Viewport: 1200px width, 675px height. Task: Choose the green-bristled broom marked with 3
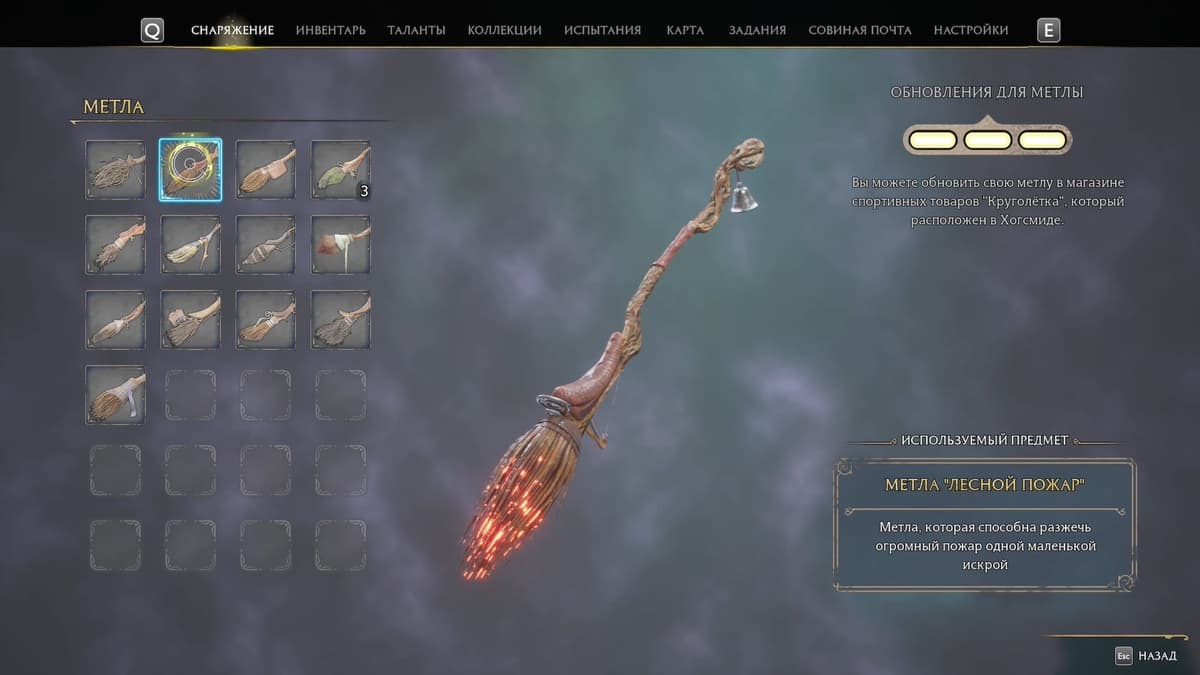(x=341, y=170)
